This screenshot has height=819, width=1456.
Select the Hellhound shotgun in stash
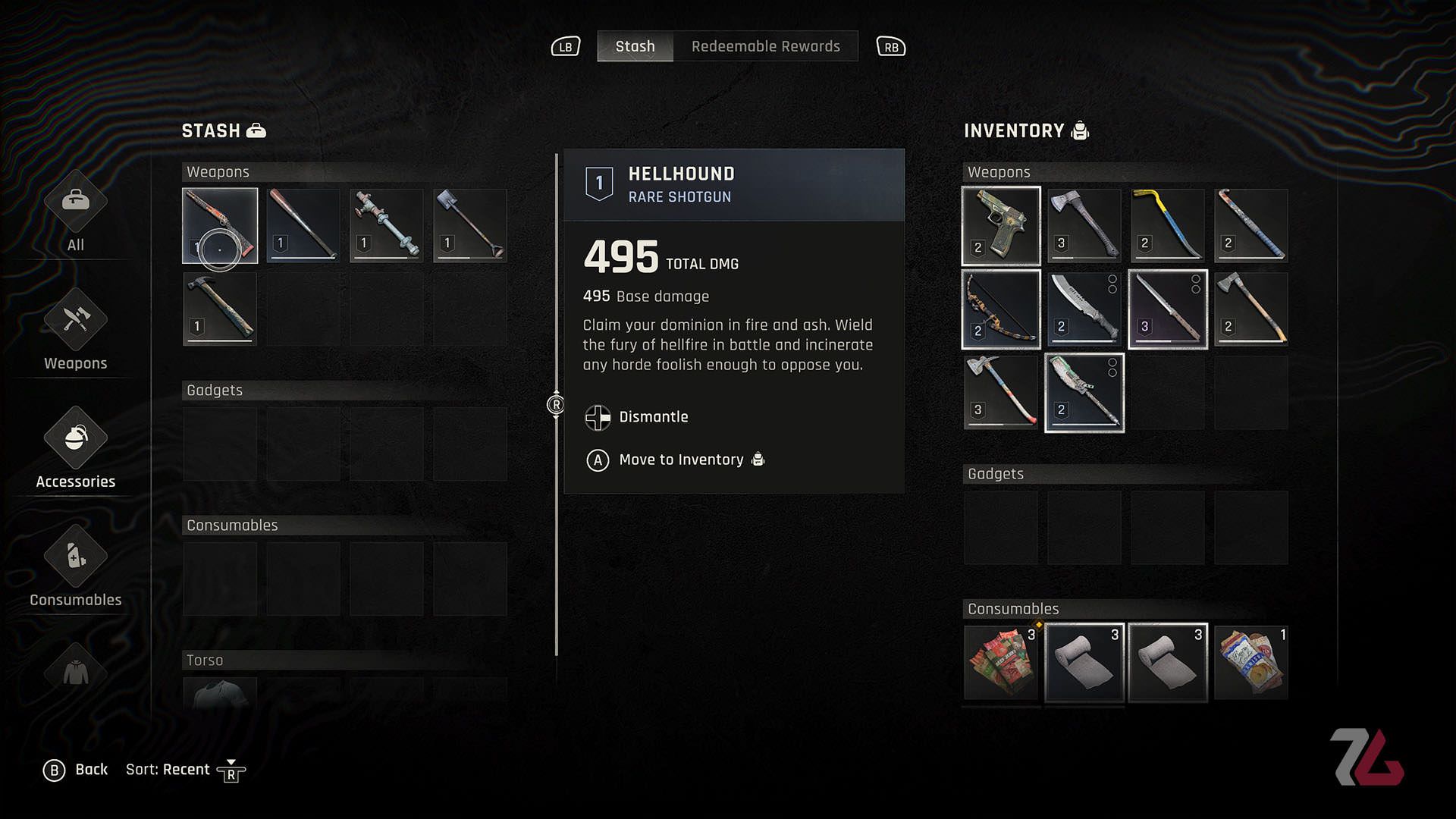220,225
